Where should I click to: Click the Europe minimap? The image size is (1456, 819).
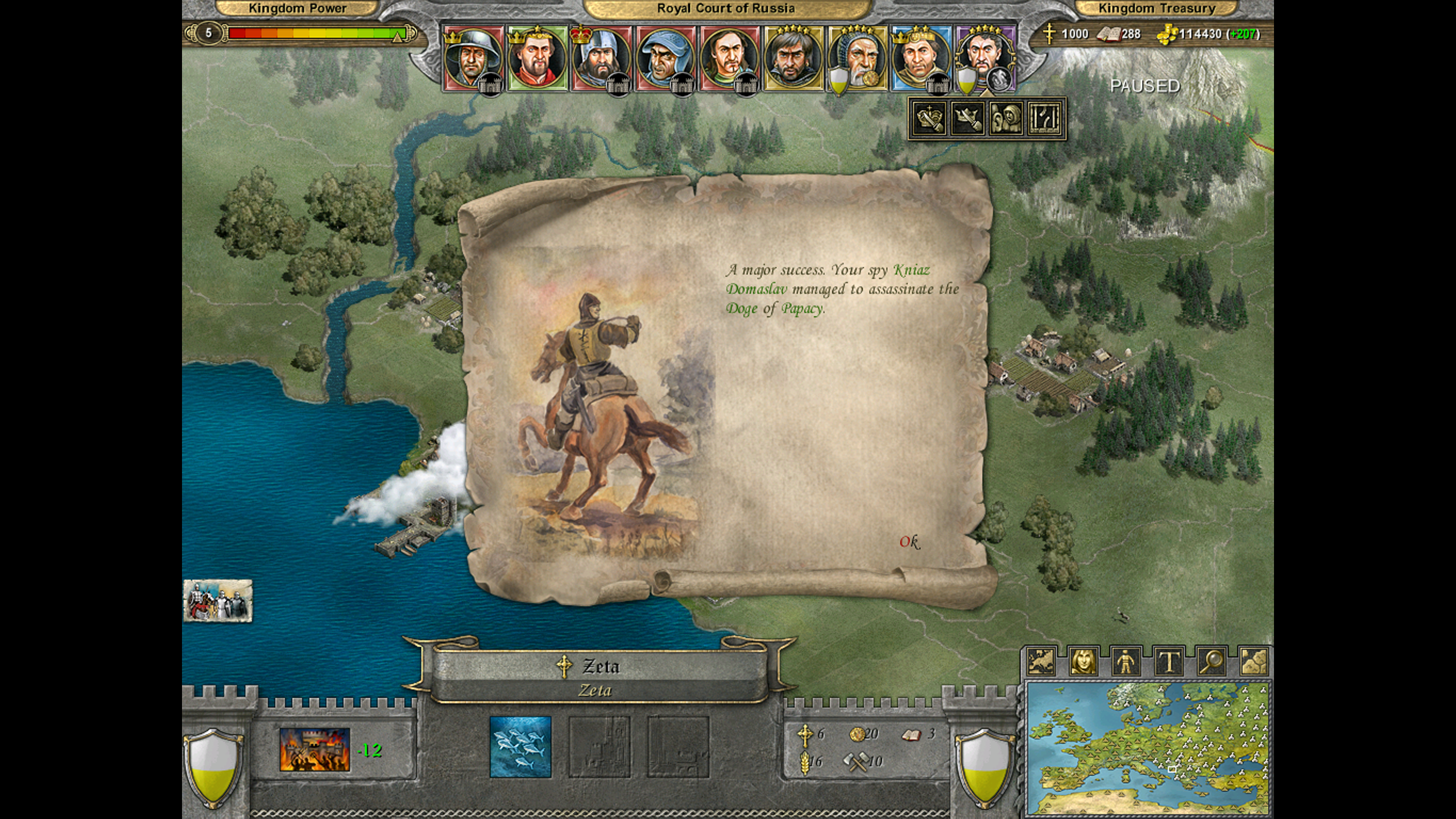point(1148,748)
